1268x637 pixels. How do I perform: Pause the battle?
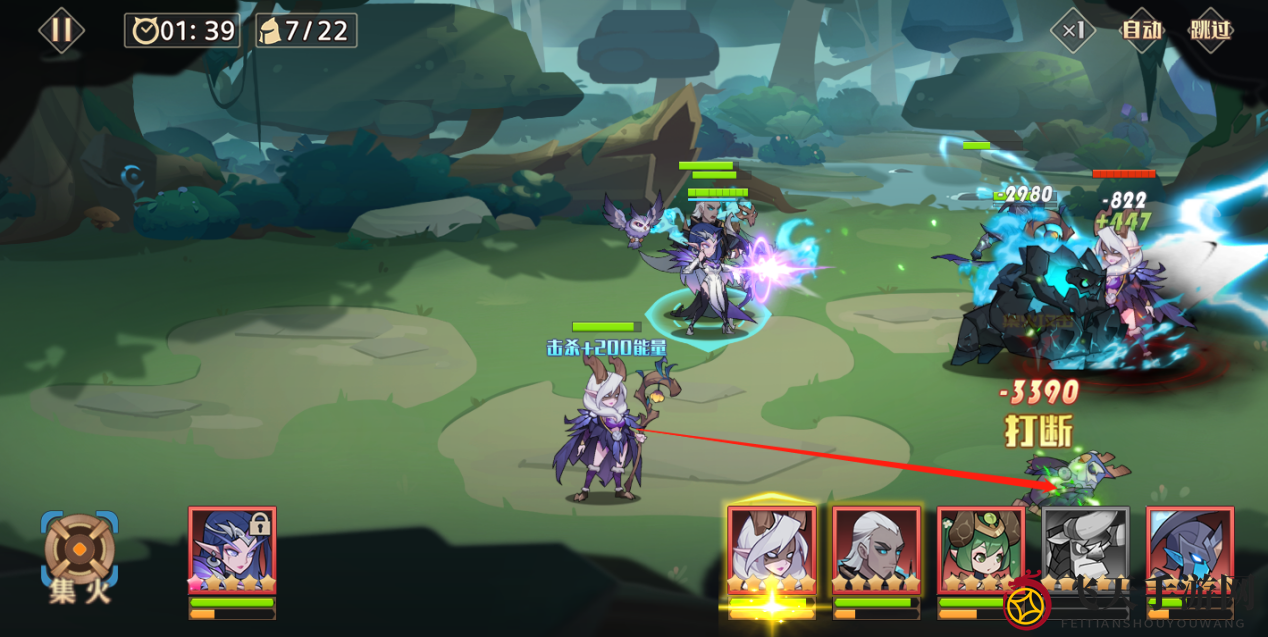pyautogui.click(x=61, y=30)
